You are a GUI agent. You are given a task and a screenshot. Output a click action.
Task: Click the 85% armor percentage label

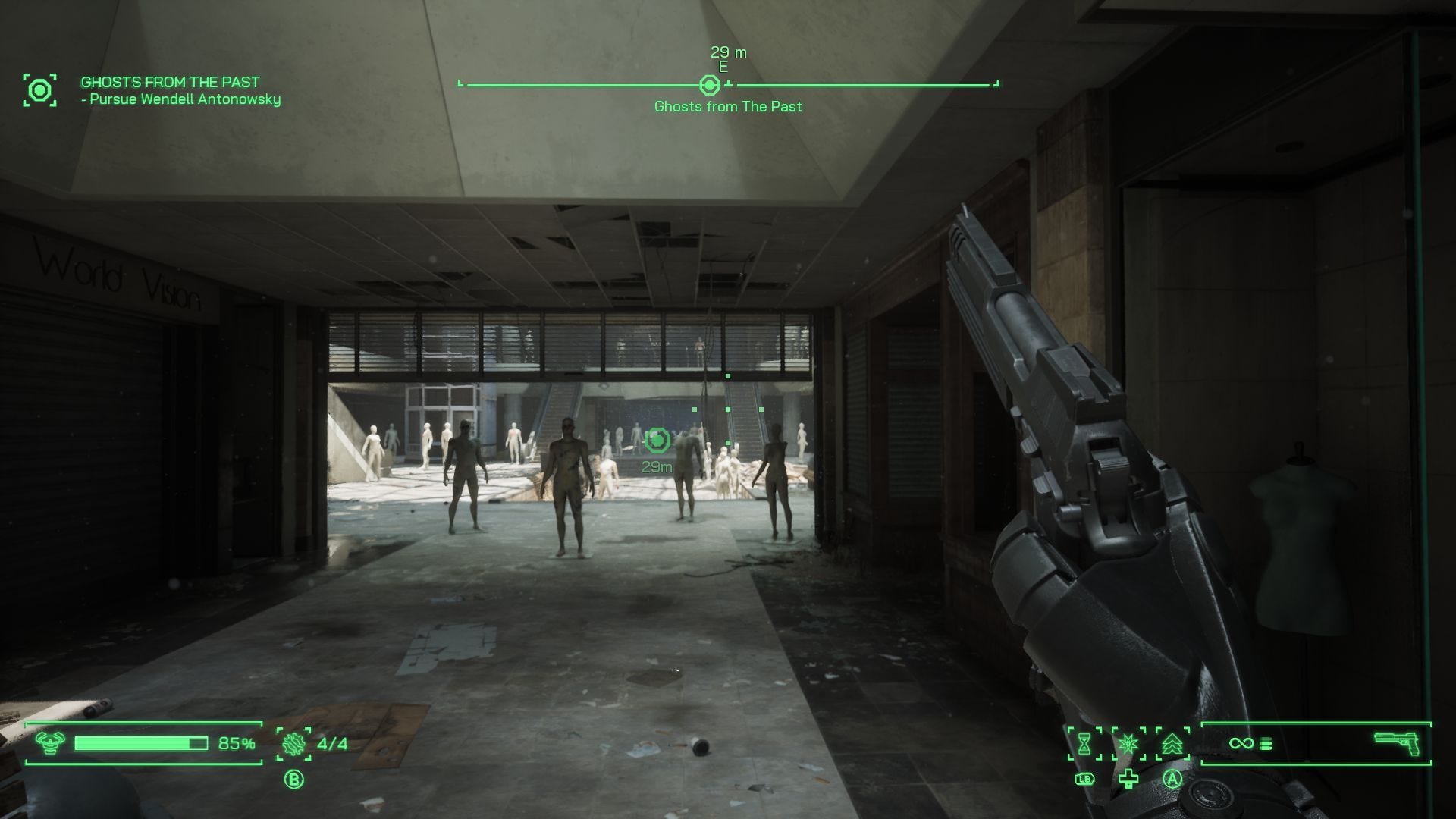point(235,744)
